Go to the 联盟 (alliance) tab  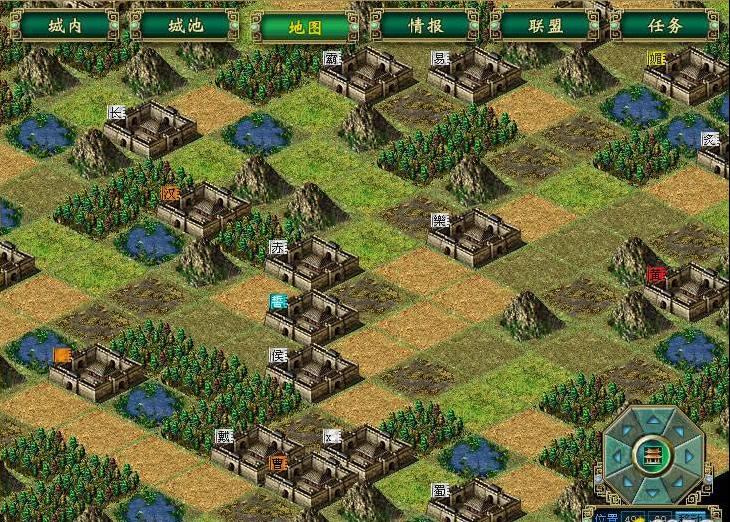pos(544,25)
